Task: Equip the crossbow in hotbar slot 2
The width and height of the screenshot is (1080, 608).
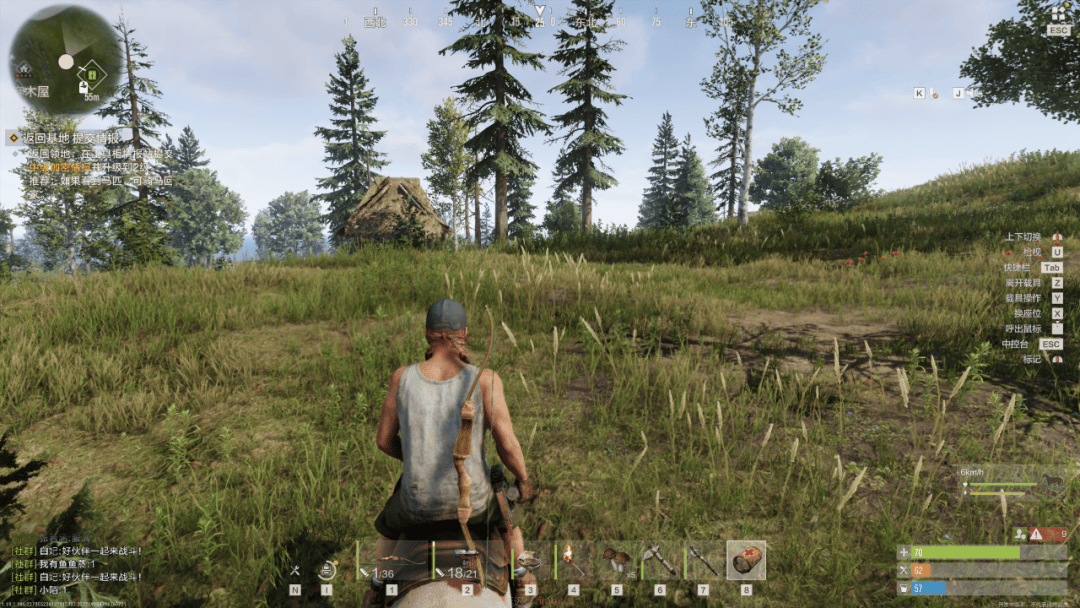Action: point(467,561)
